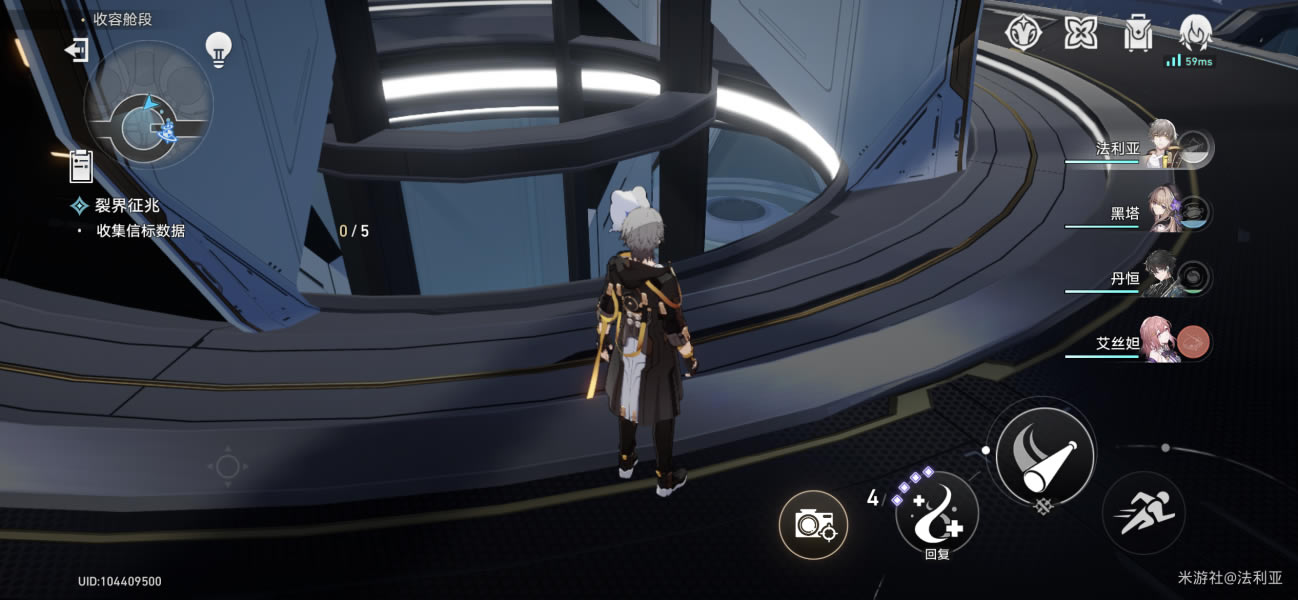Tap the exit door icon

tap(77, 50)
